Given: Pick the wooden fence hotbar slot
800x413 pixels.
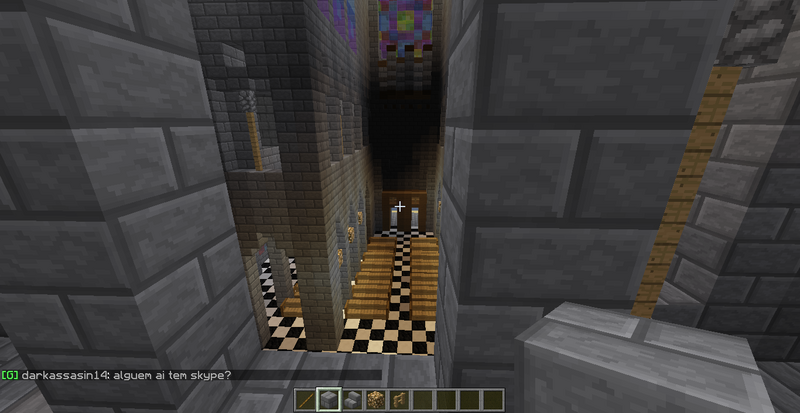Looking at the screenshot, I should (x=400, y=400).
